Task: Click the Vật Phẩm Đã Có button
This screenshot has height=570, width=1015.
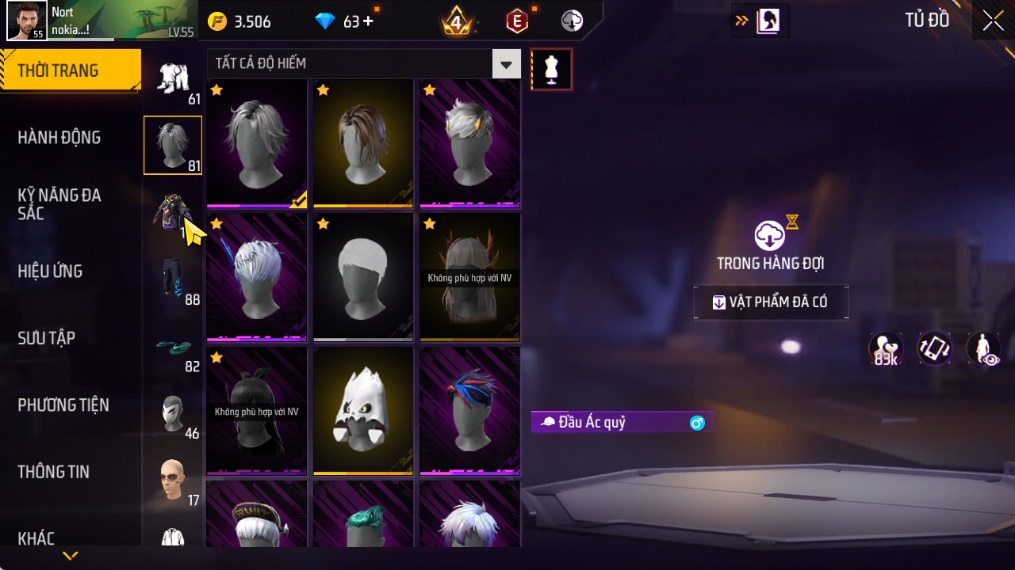Action: [x=771, y=302]
